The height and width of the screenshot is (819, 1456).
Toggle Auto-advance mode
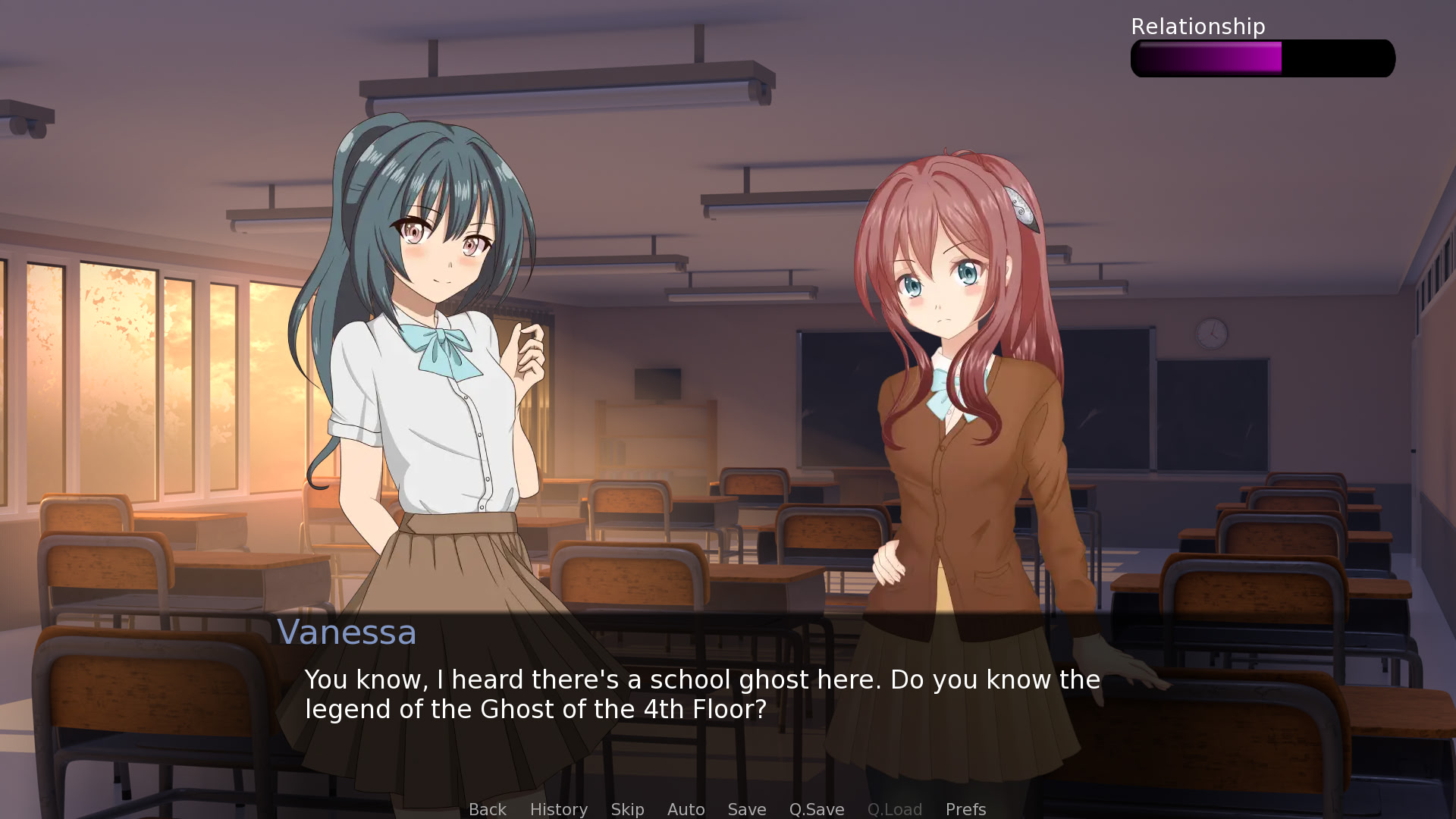coord(686,809)
